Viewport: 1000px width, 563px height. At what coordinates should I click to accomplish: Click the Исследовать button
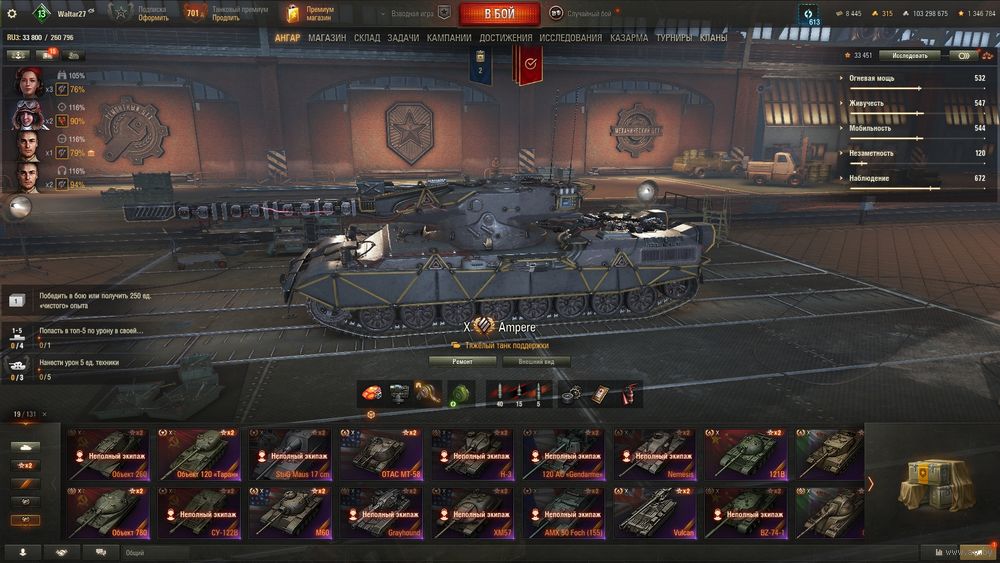pos(909,56)
